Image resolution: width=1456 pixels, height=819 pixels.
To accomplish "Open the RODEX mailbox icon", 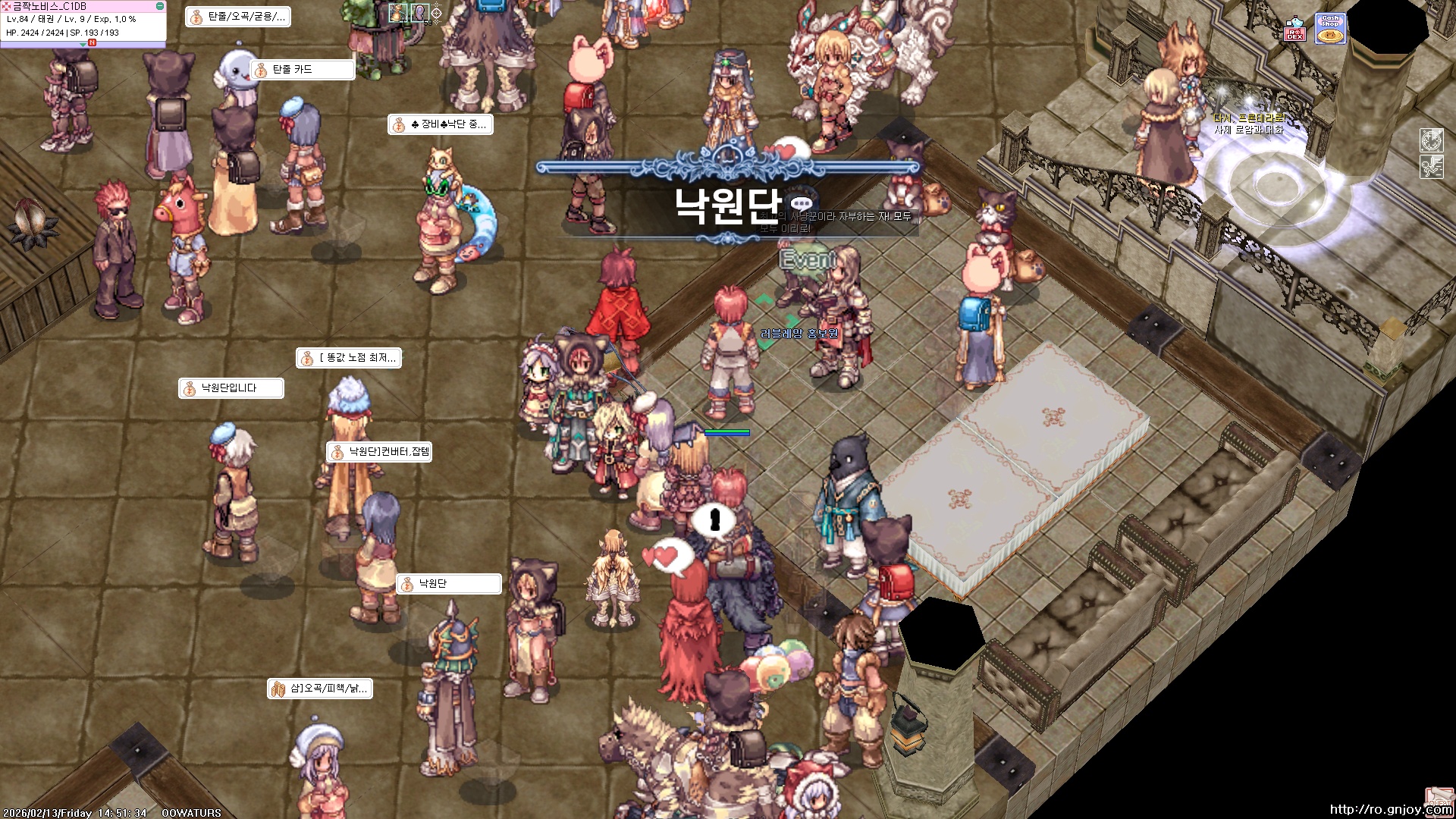I will click(x=1295, y=34).
